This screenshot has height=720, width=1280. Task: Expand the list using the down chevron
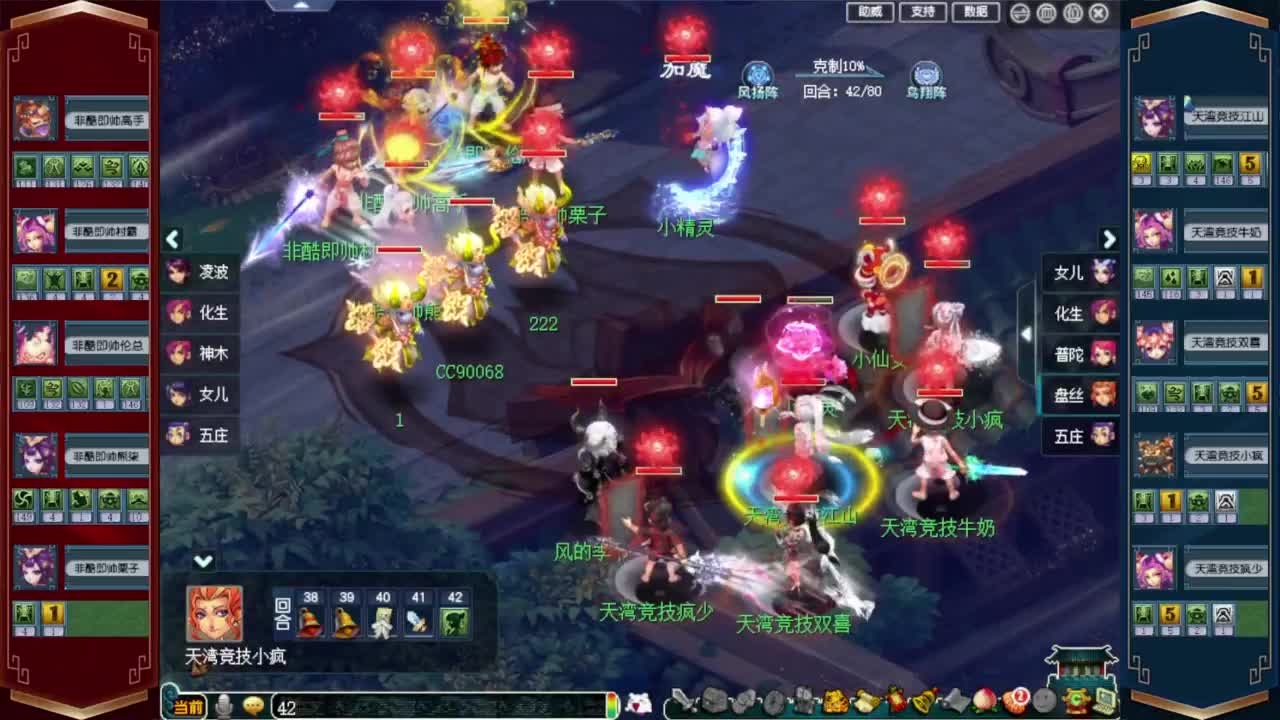(x=203, y=563)
